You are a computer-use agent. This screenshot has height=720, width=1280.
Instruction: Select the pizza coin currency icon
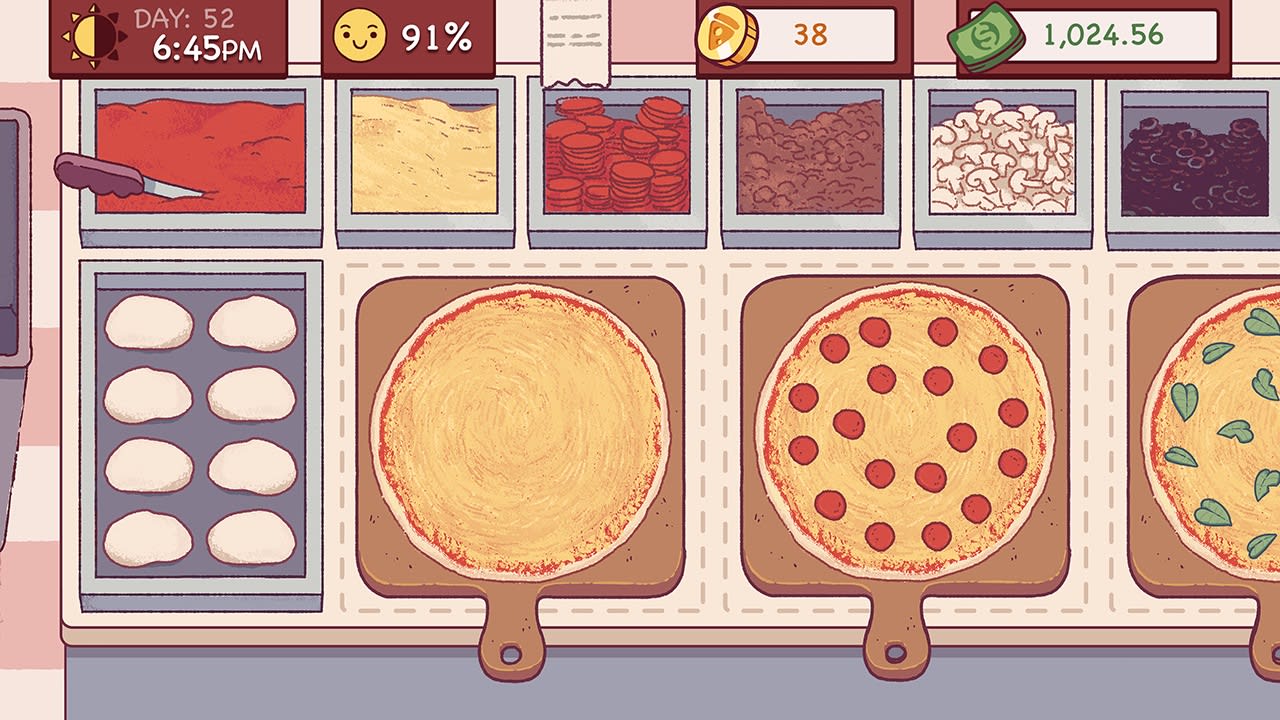(x=729, y=34)
